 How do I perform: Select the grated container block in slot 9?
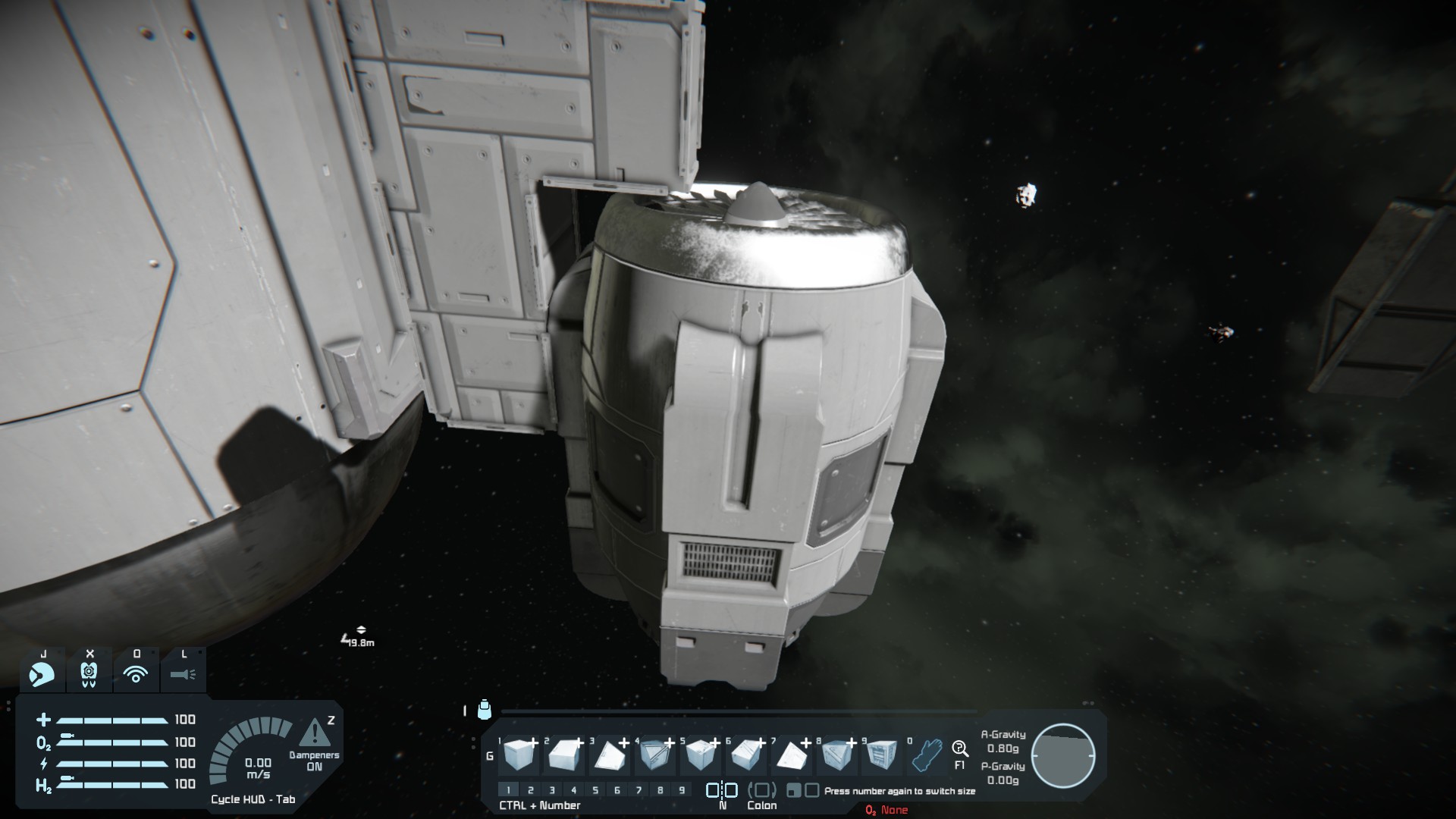pos(881,754)
